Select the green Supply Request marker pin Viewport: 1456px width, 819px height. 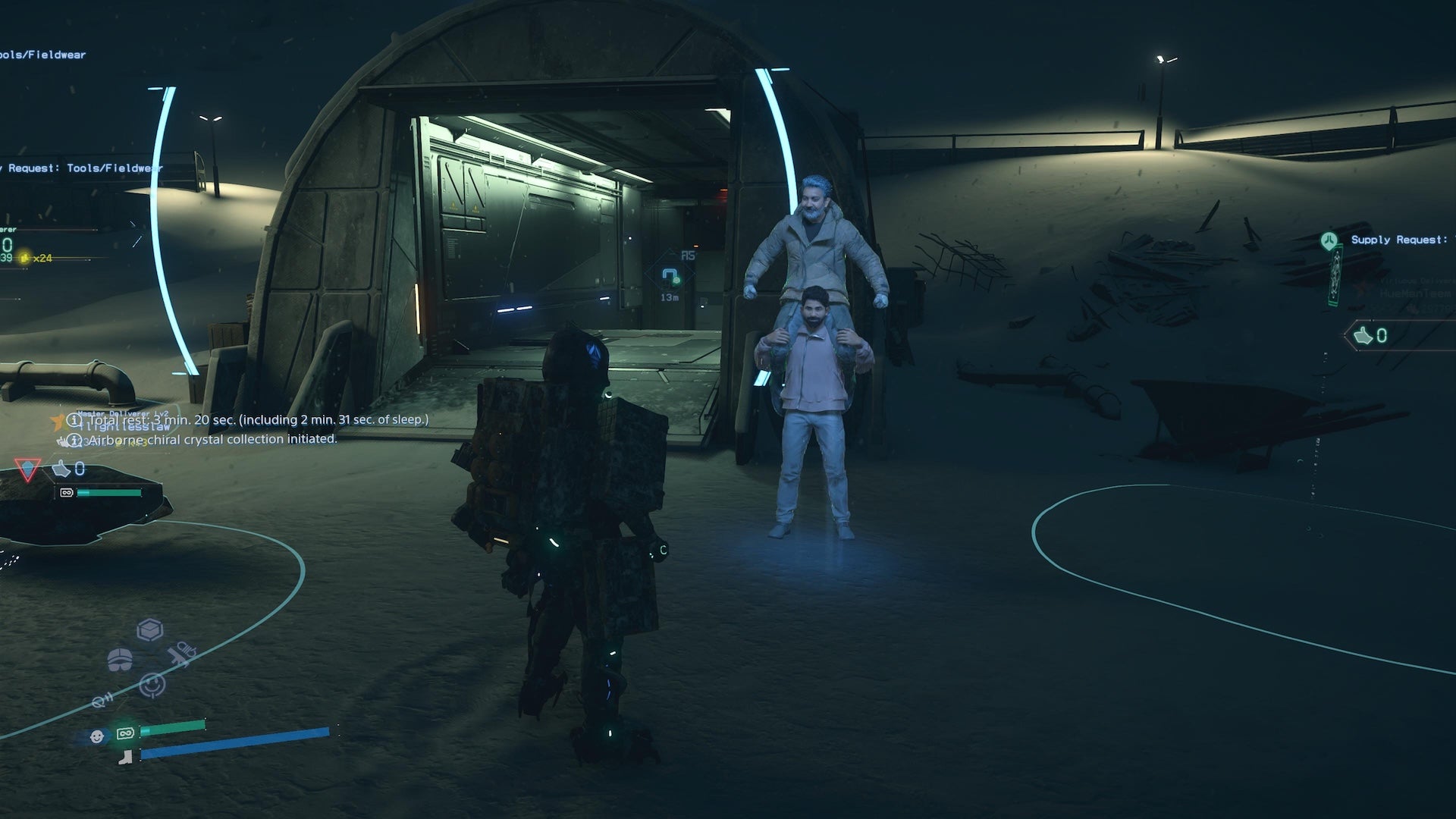coord(1328,241)
